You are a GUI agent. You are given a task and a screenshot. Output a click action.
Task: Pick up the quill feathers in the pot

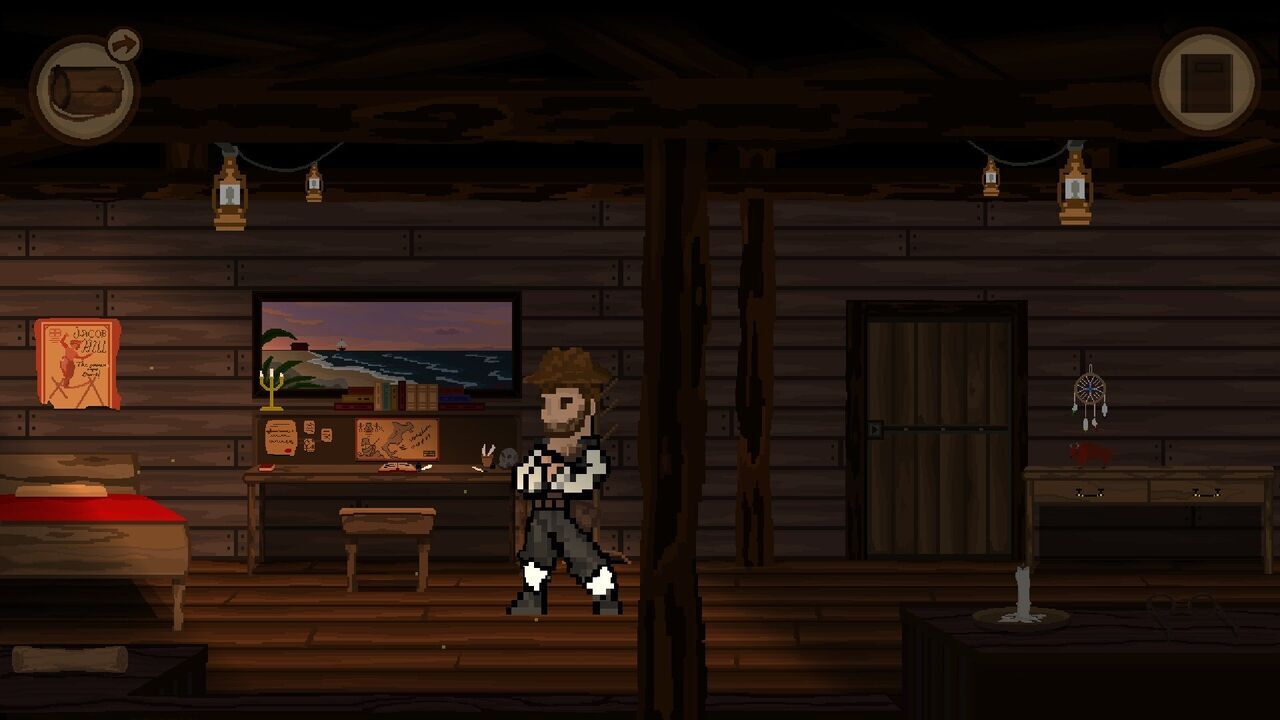pyautogui.click(x=486, y=450)
